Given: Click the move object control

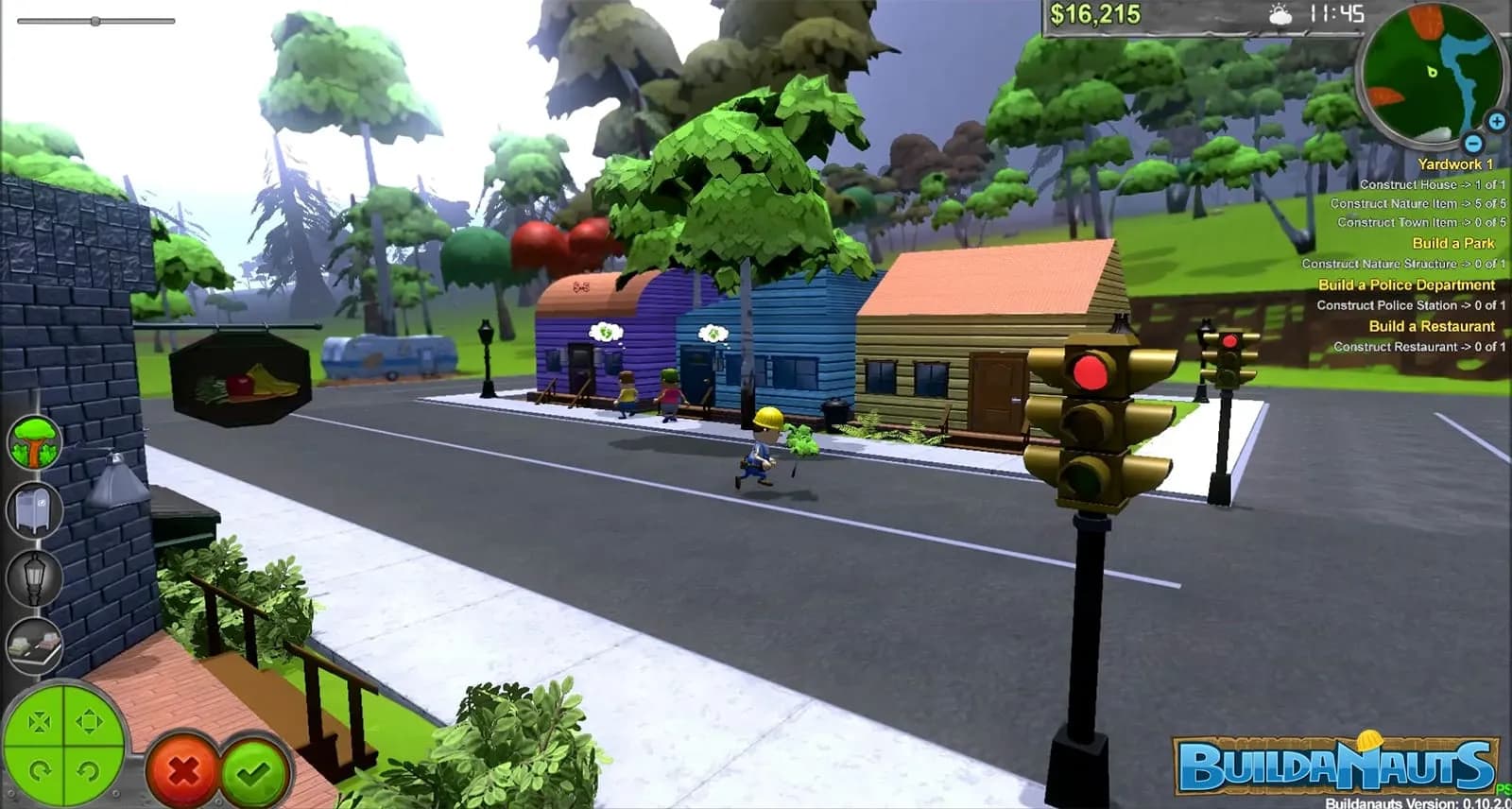Looking at the screenshot, I should coord(90,720).
